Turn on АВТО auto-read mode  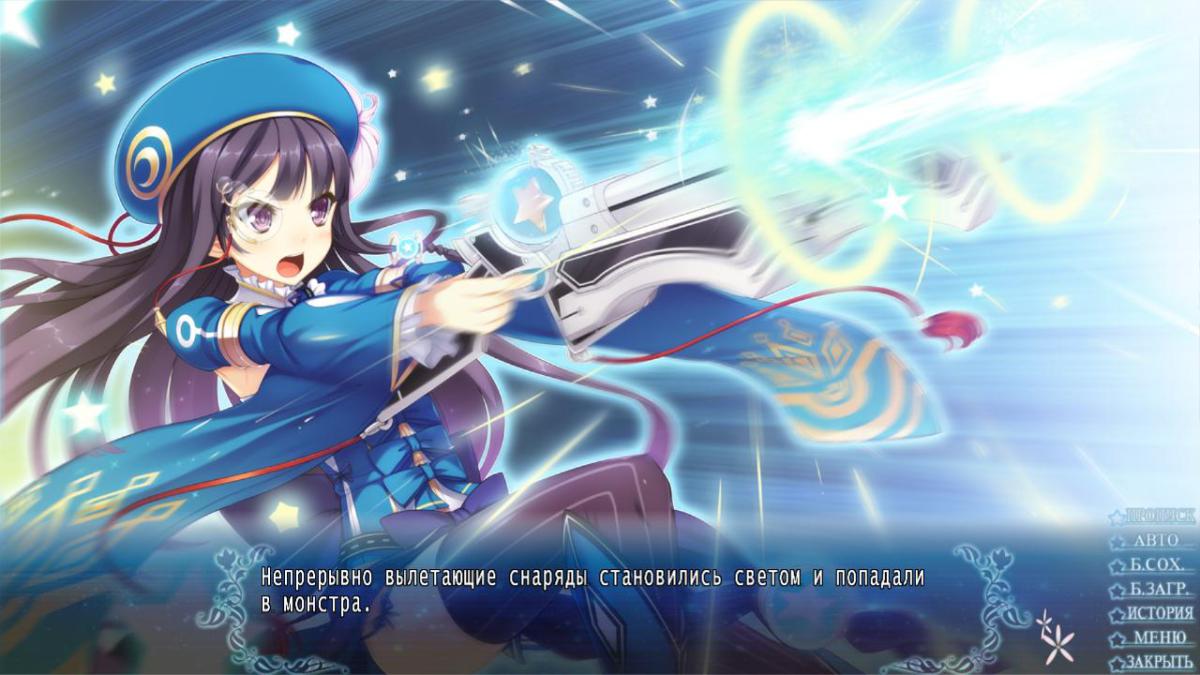pos(1156,540)
